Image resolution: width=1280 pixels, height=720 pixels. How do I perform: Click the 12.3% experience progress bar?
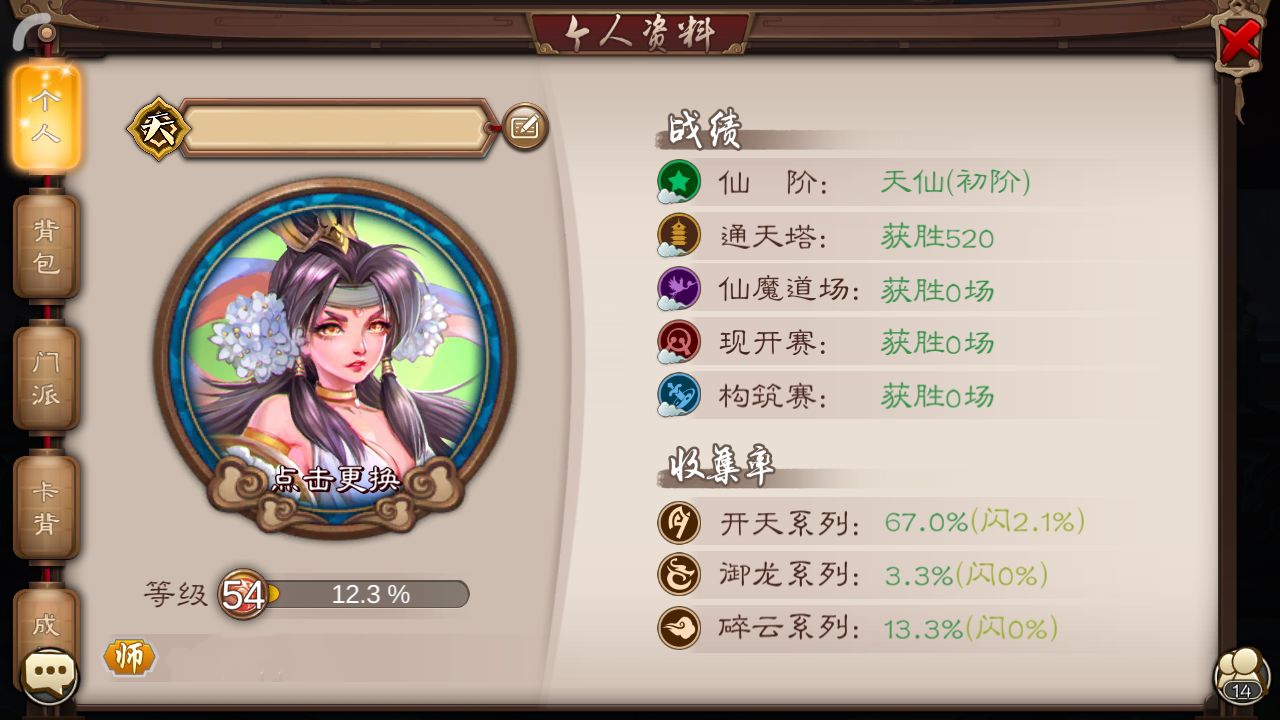click(370, 594)
